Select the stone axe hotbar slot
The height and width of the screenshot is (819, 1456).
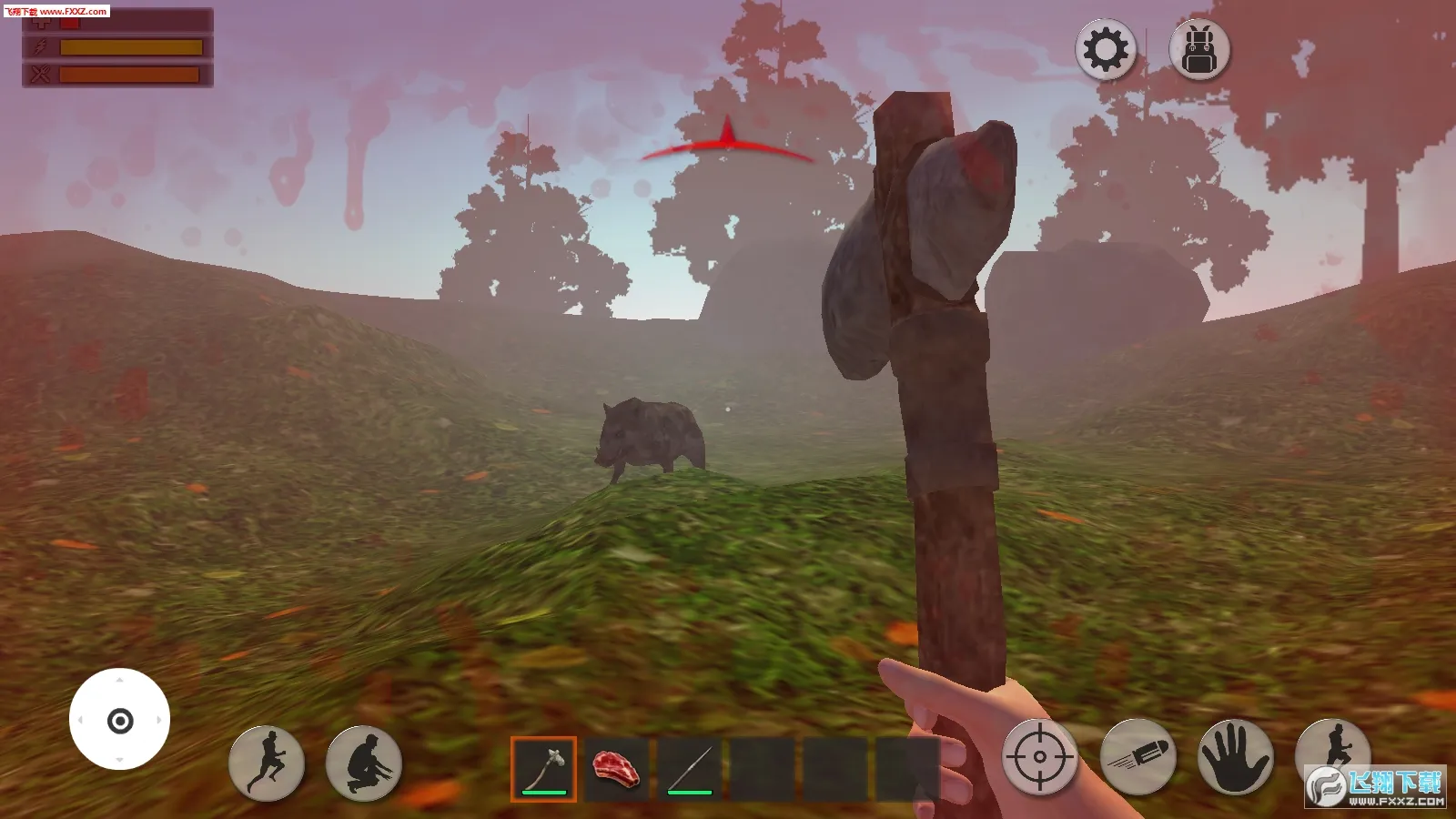[544, 769]
